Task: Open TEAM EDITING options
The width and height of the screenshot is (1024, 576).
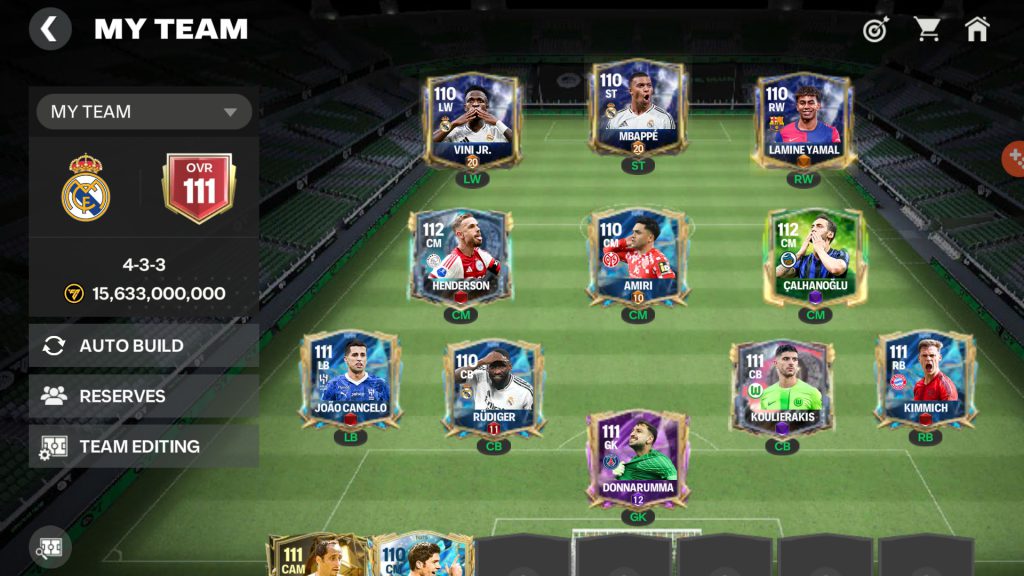Action: click(144, 446)
